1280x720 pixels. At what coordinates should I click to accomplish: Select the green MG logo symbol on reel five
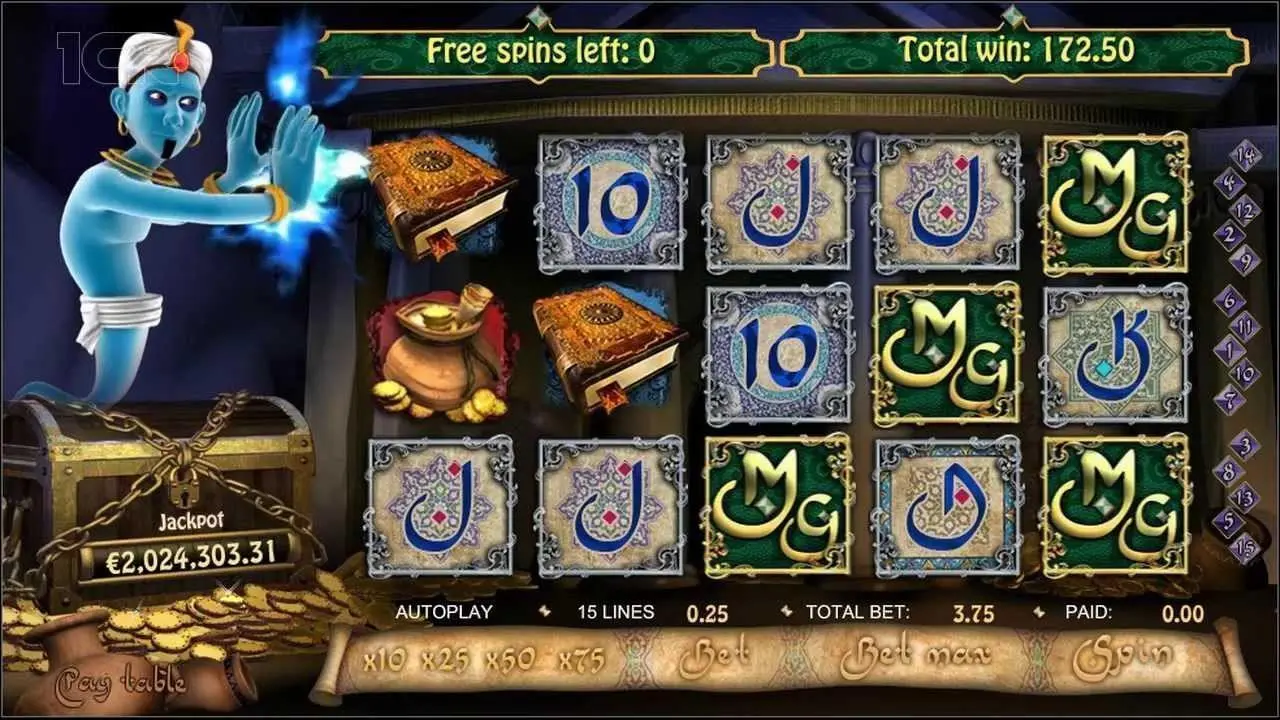1116,200
